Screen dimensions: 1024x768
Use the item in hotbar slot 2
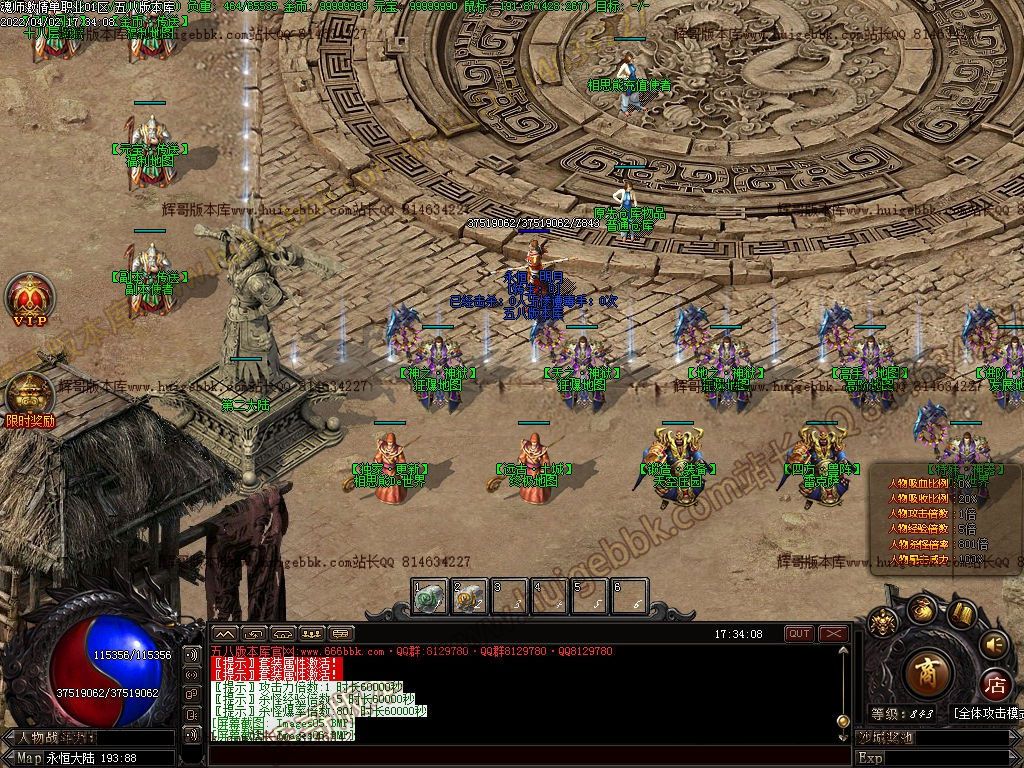coord(469,597)
